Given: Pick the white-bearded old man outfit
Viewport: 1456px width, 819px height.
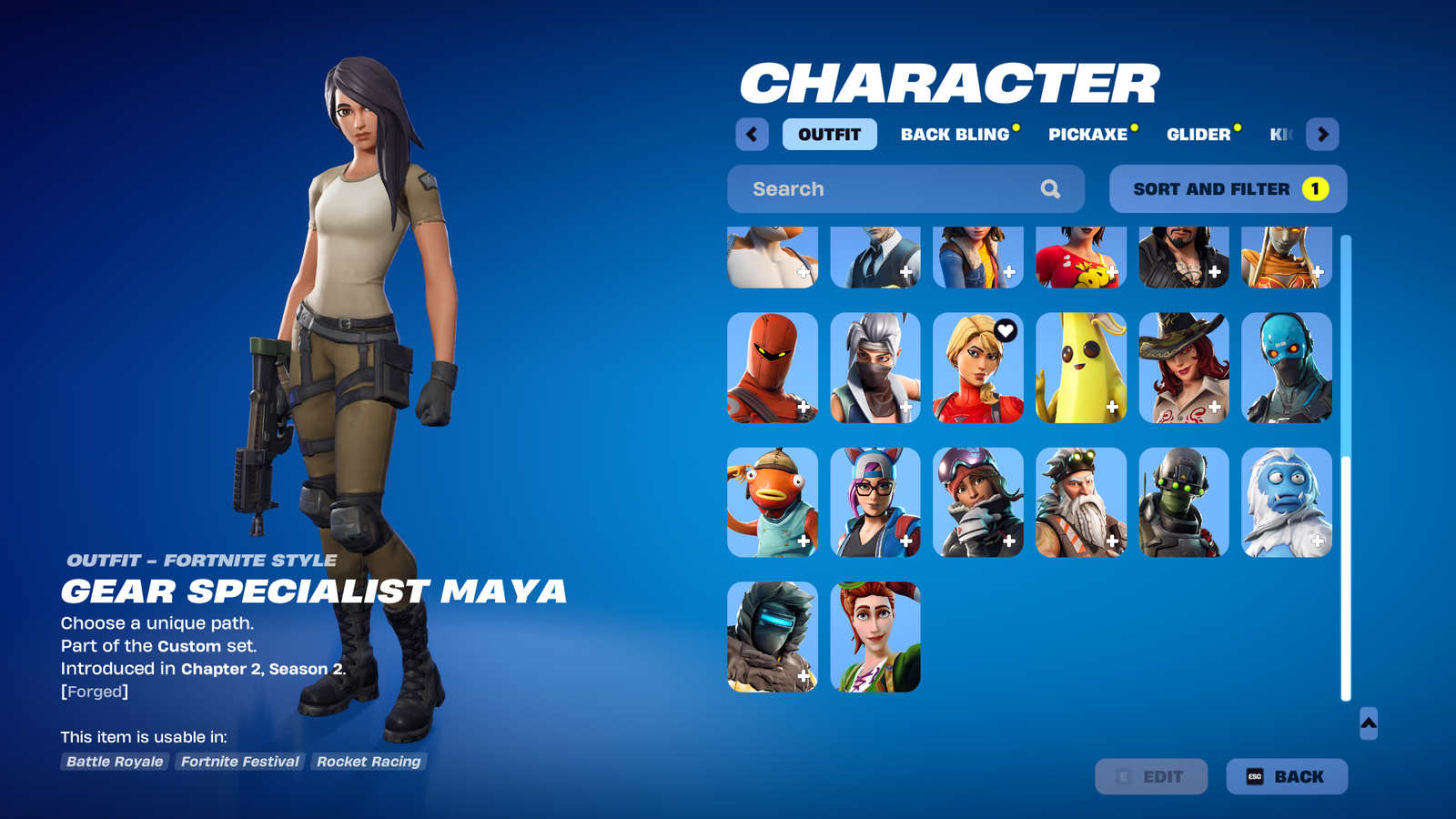Looking at the screenshot, I should pos(1080,502).
